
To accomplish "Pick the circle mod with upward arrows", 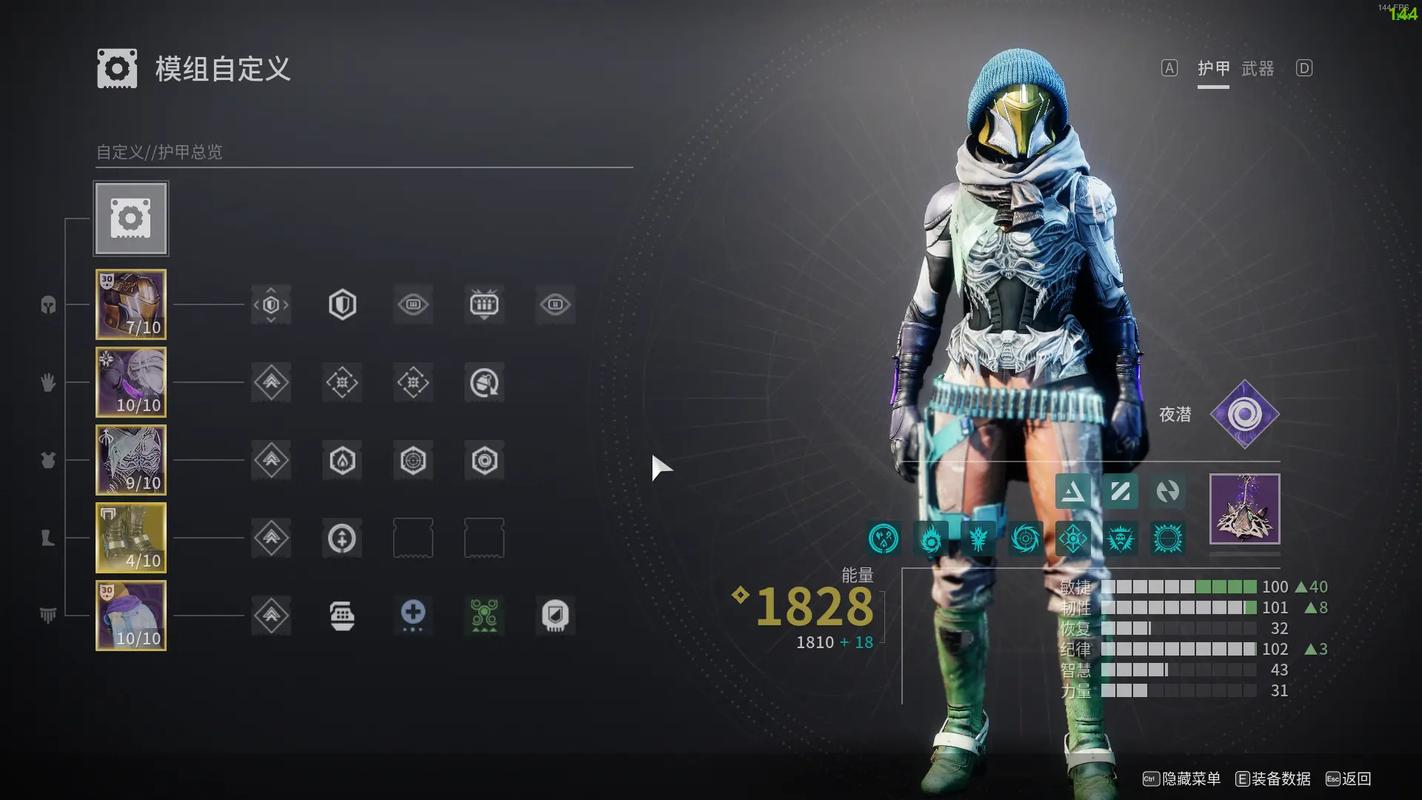I will coord(342,538).
